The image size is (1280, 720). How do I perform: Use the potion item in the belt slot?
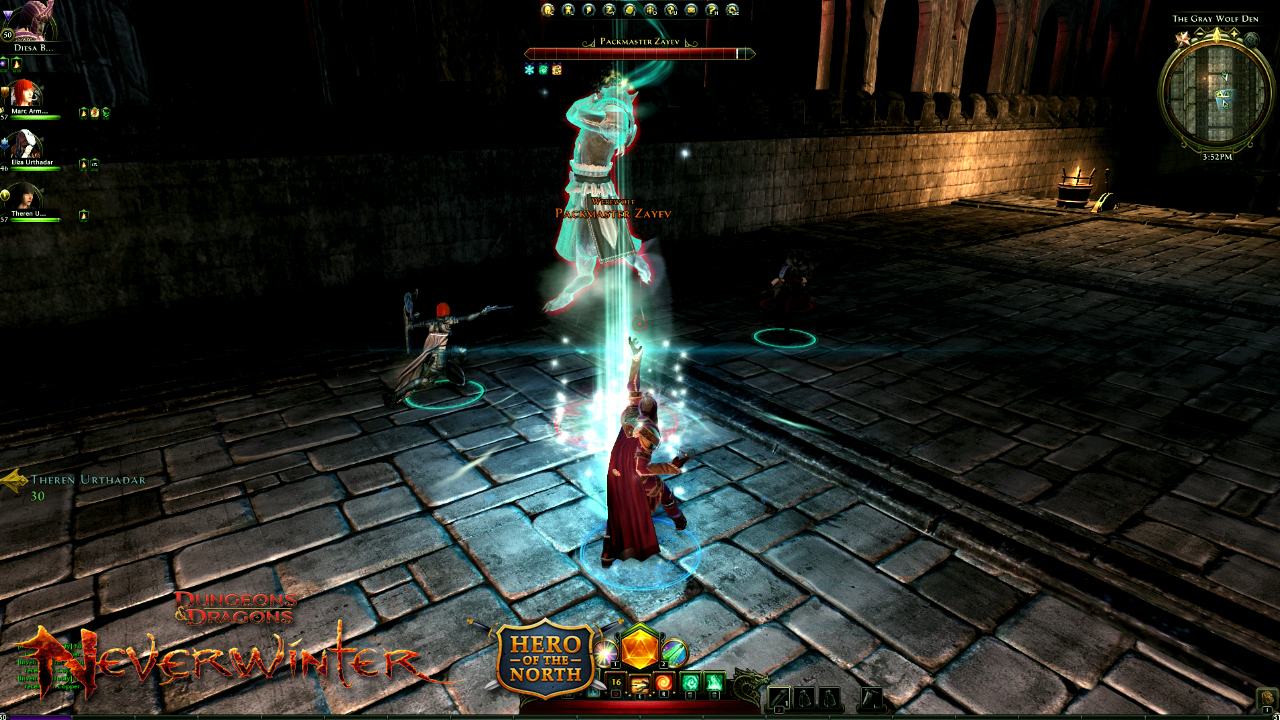tap(778, 697)
